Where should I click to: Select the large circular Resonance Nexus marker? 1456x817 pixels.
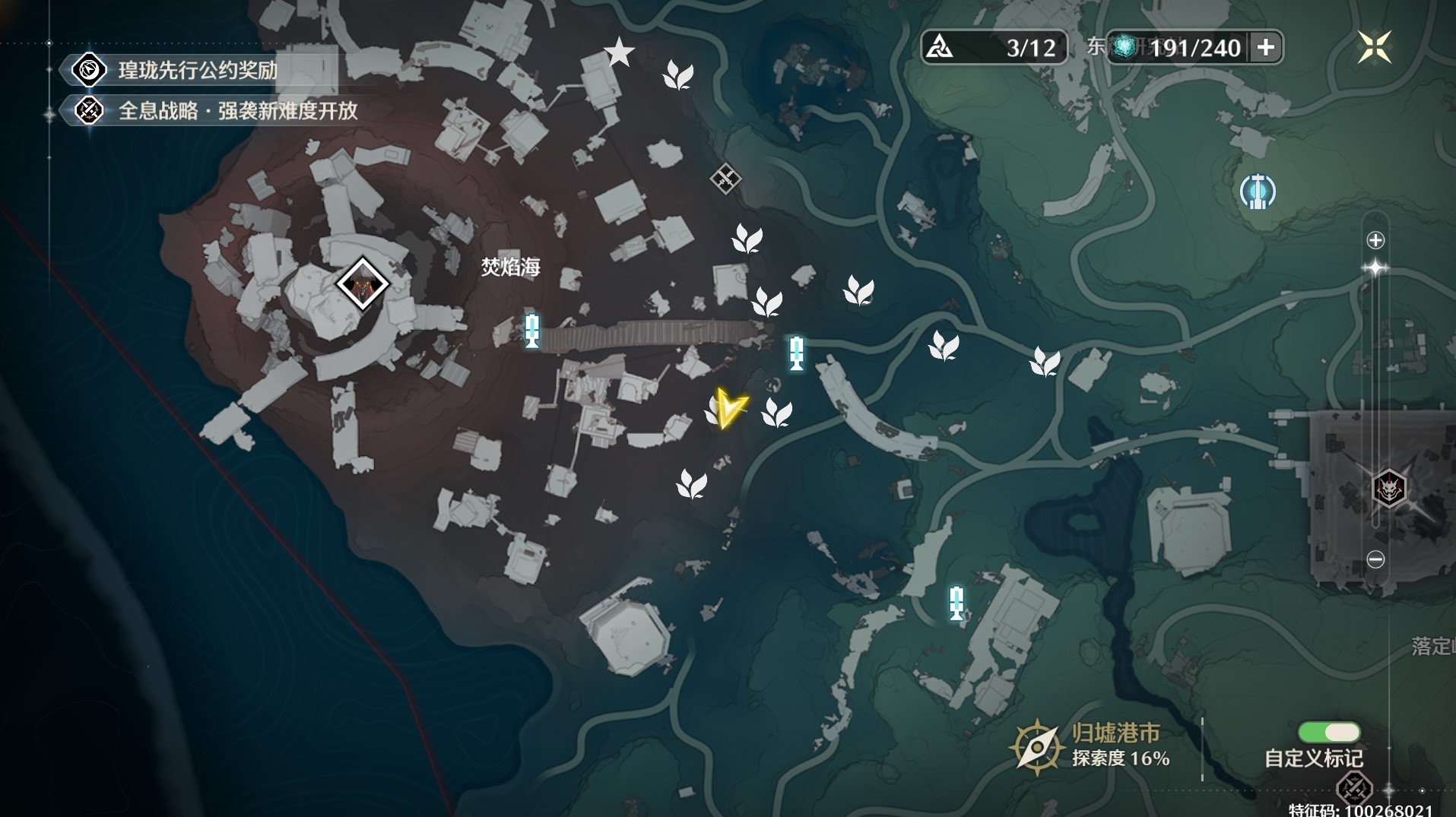tap(1258, 192)
